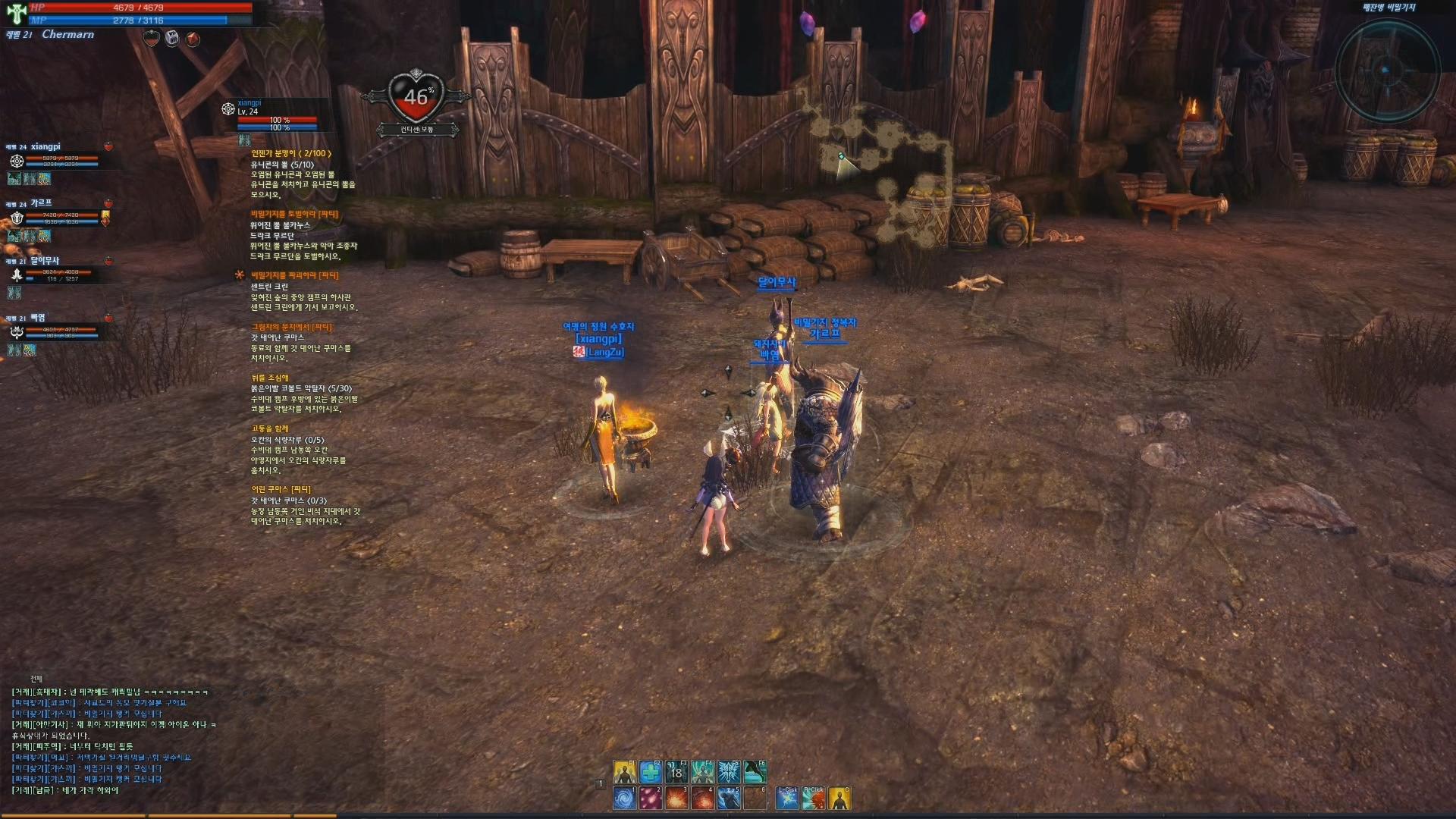
Task: Use the pink sparkle skill in slot 2
Action: coord(651,798)
